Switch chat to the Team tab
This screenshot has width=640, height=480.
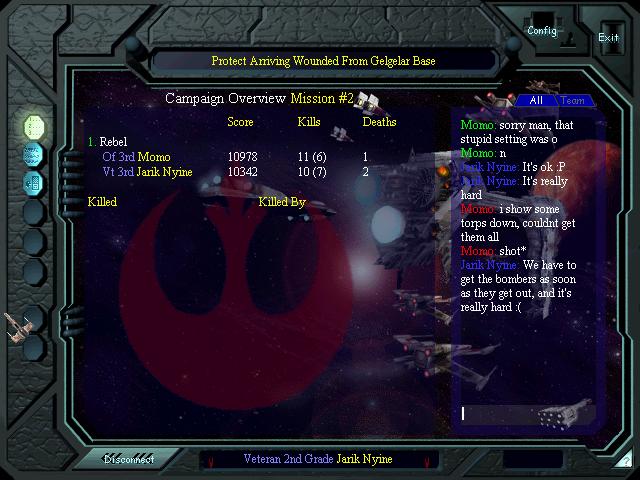click(x=572, y=101)
